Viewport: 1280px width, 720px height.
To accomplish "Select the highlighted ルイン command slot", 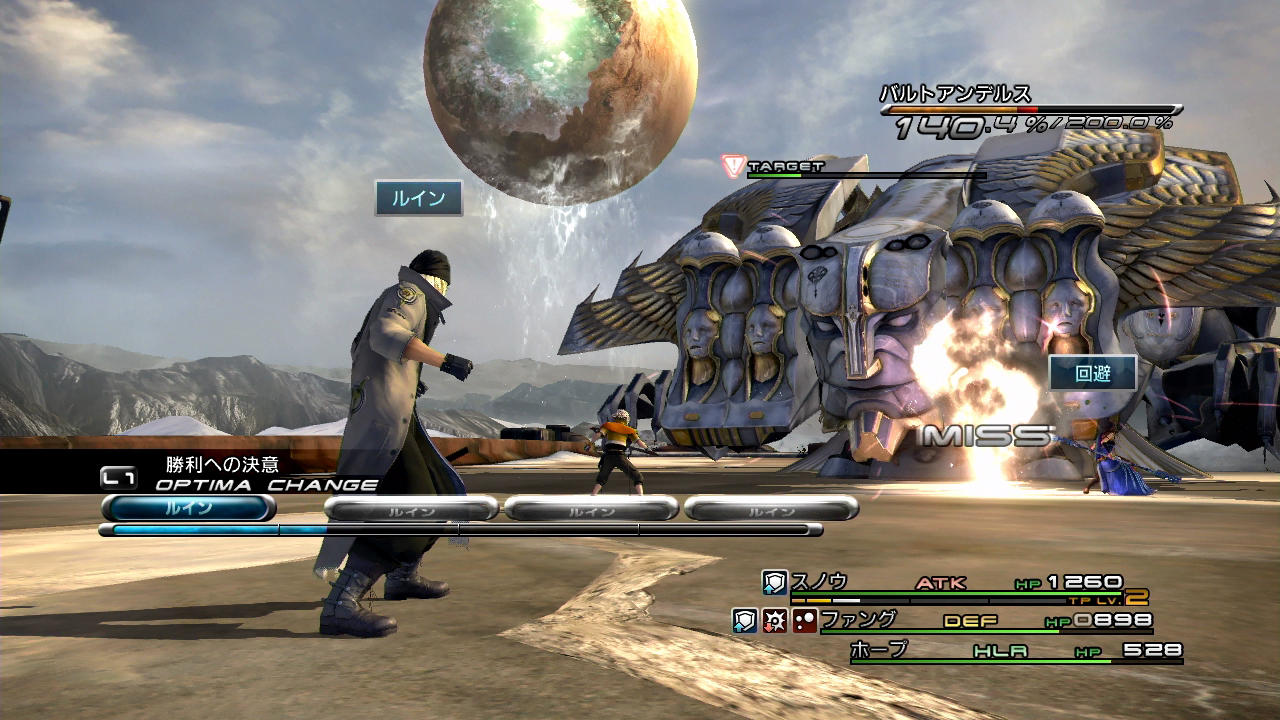I will coord(188,508).
